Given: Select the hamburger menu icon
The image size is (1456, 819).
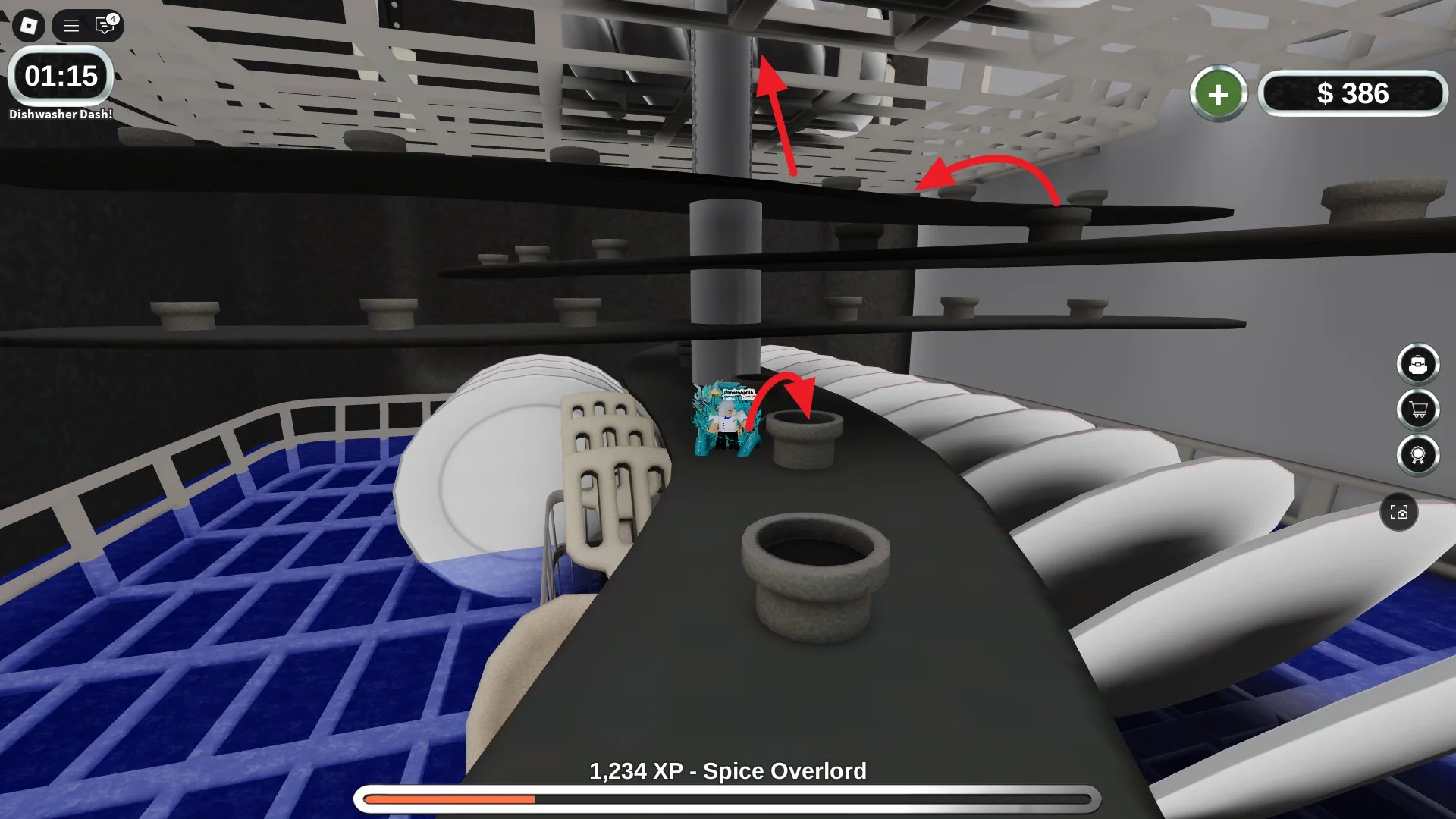Looking at the screenshot, I should pyautogui.click(x=70, y=25).
